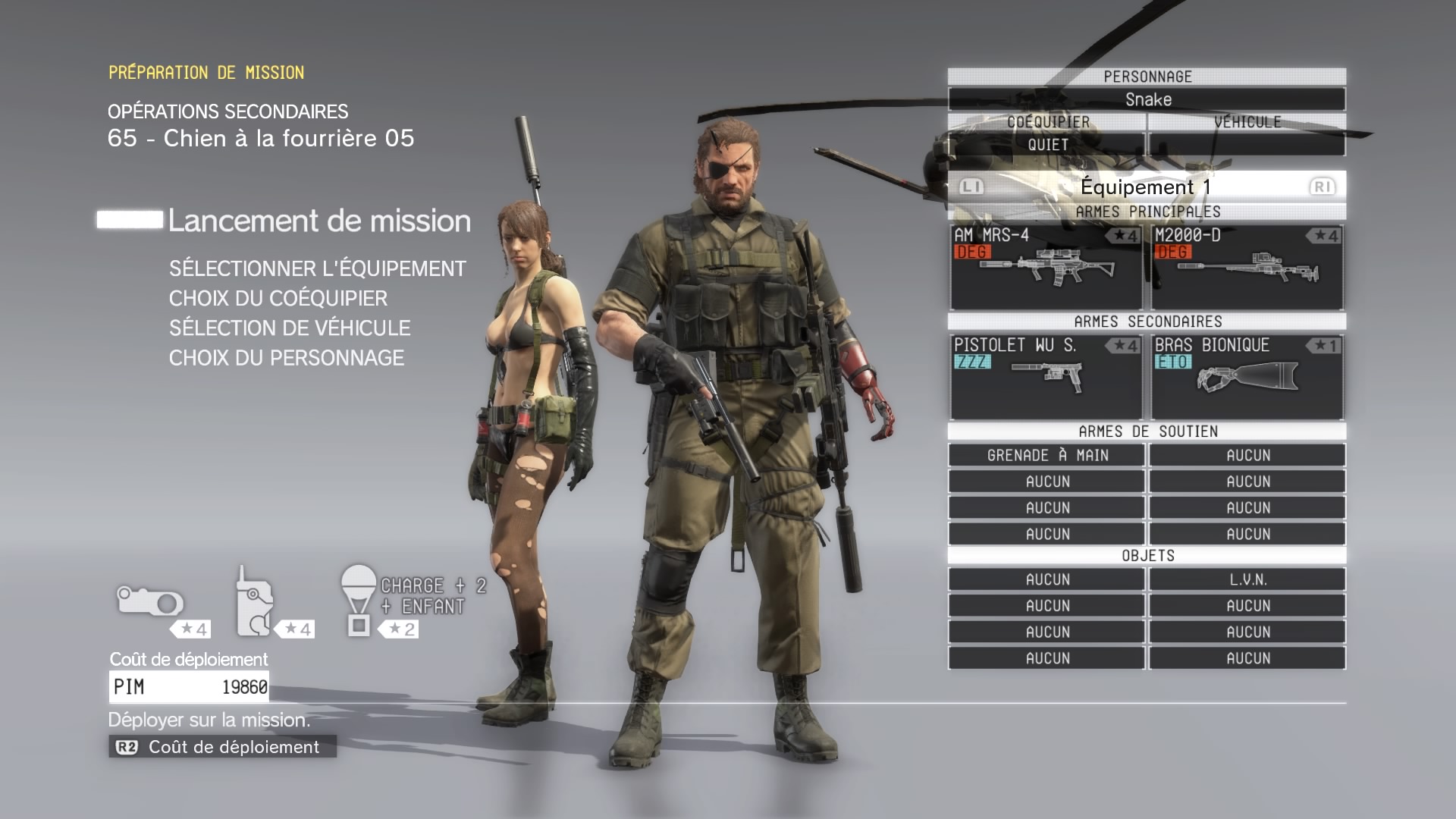
Task: Click the empty Véhicule field
Action: [1247, 144]
